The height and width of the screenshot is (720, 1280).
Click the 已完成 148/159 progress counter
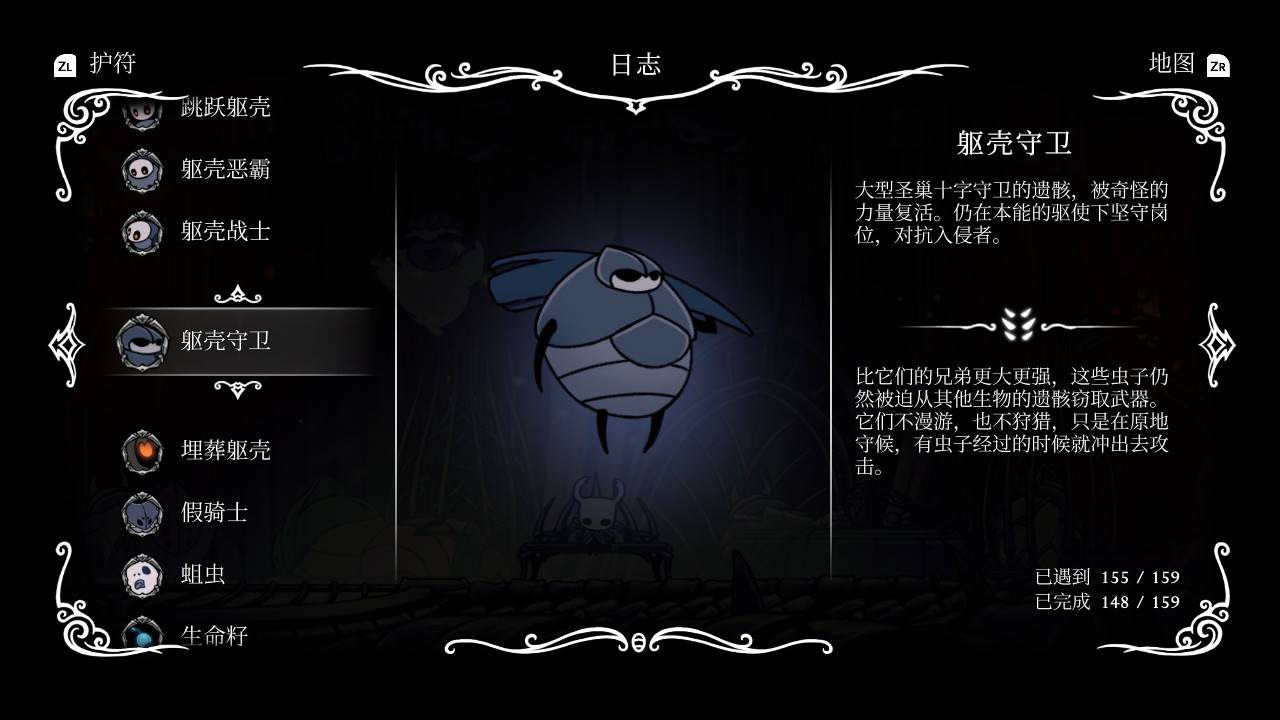pos(1108,604)
